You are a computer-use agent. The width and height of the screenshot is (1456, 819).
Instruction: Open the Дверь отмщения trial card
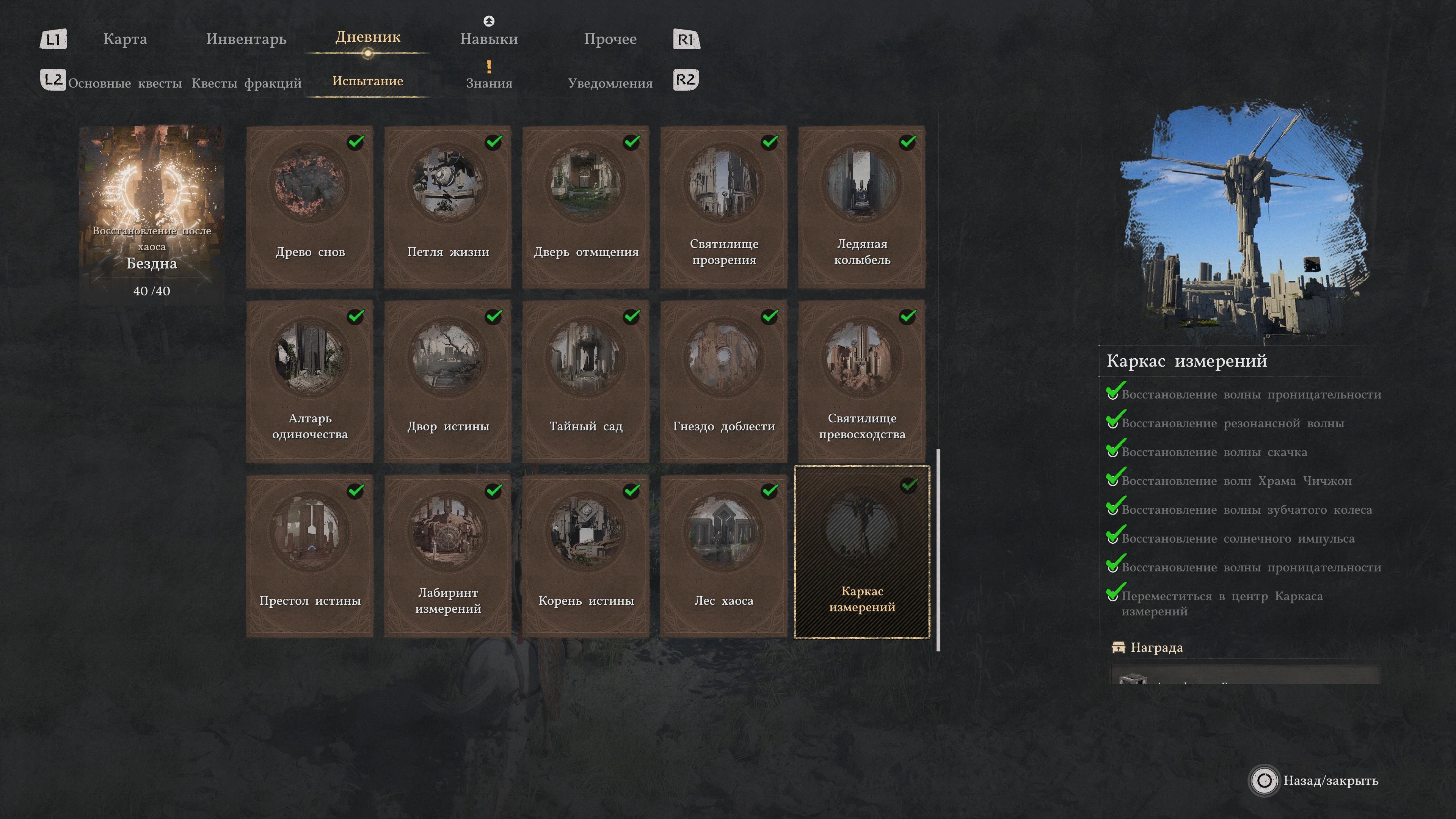(x=585, y=207)
